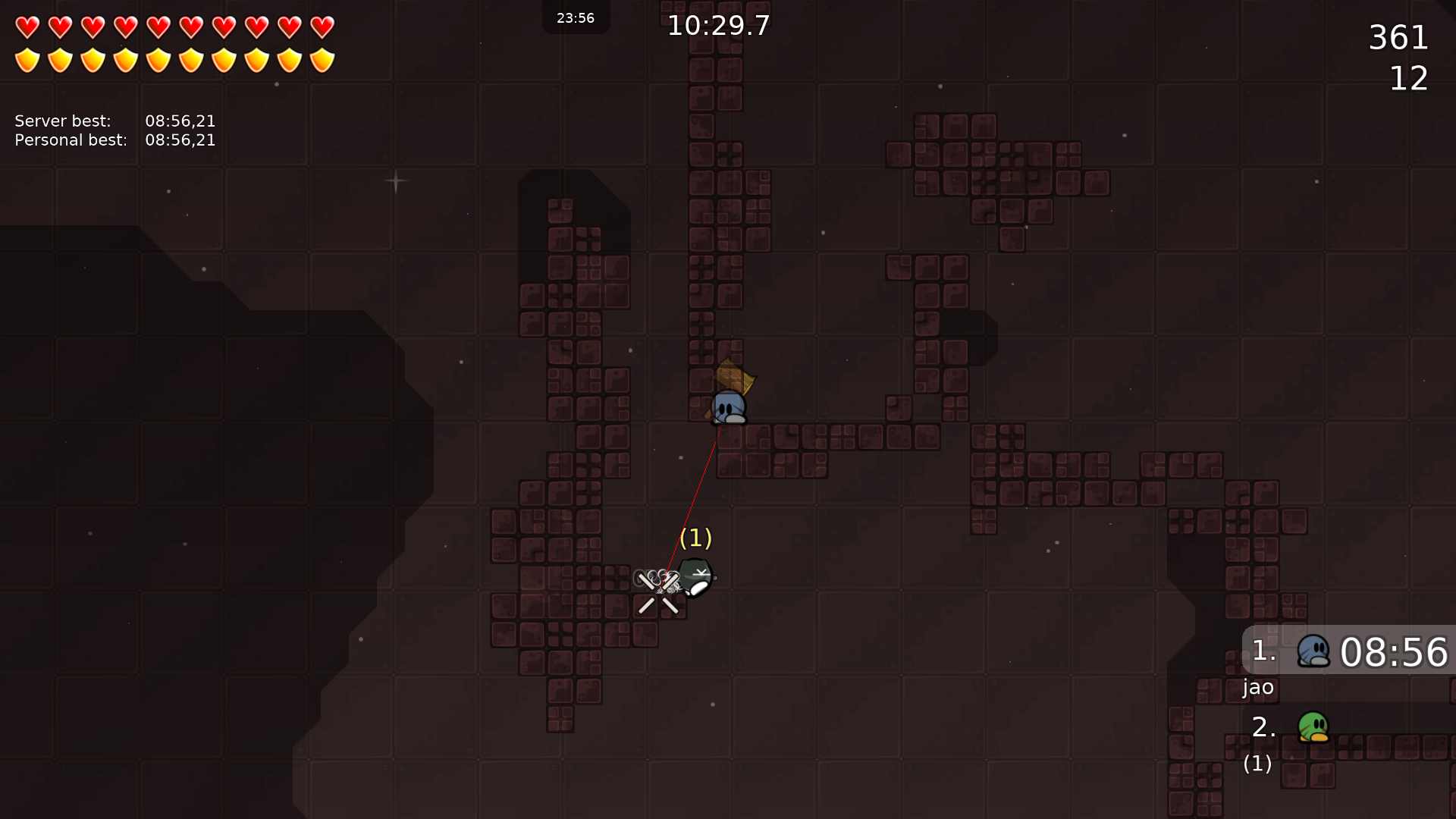This screenshot has height=819, width=1456.
Task: Click the first red heart icon
Action: tap(27, 27)
